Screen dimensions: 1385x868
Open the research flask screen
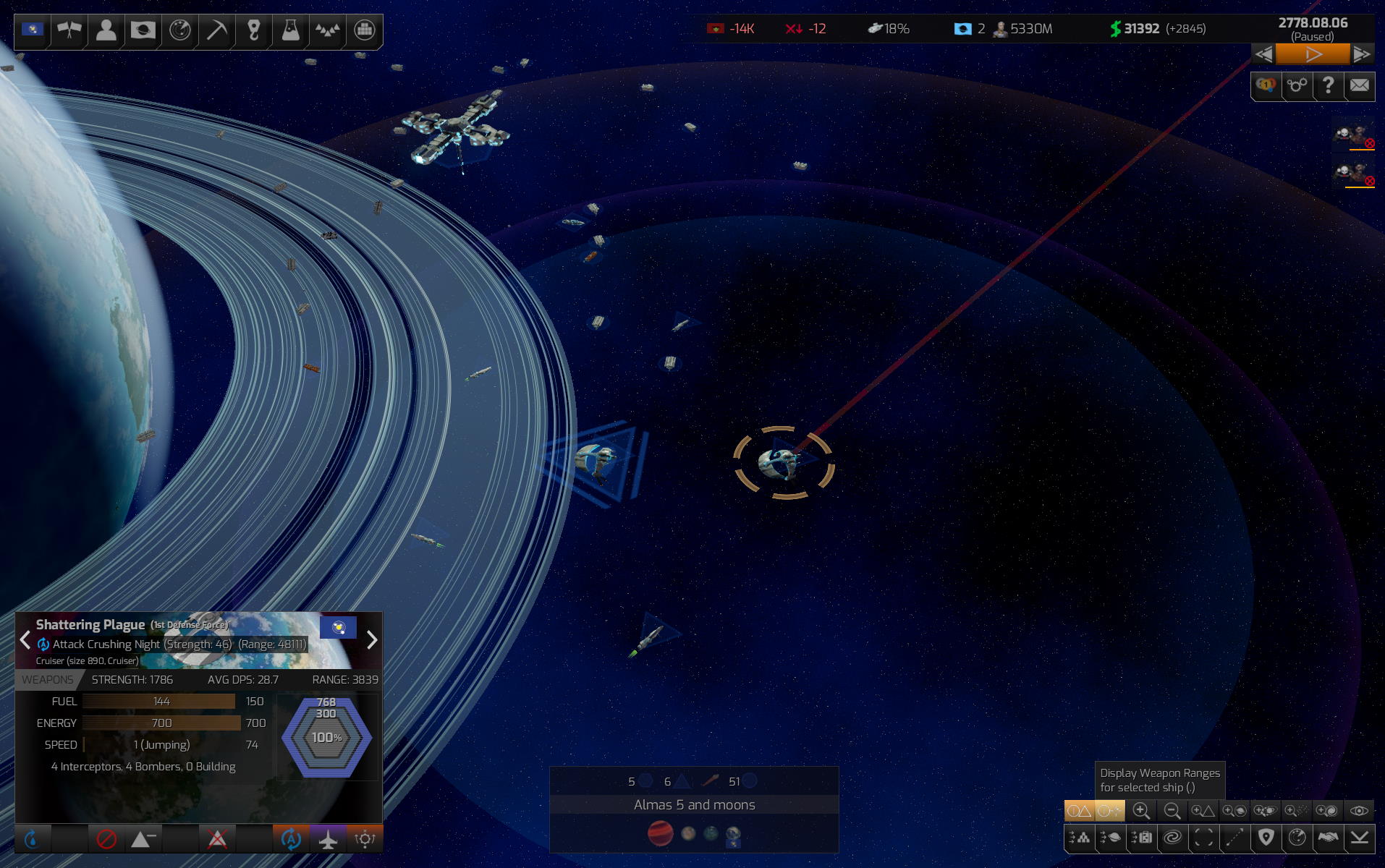[x=290, y=30]
